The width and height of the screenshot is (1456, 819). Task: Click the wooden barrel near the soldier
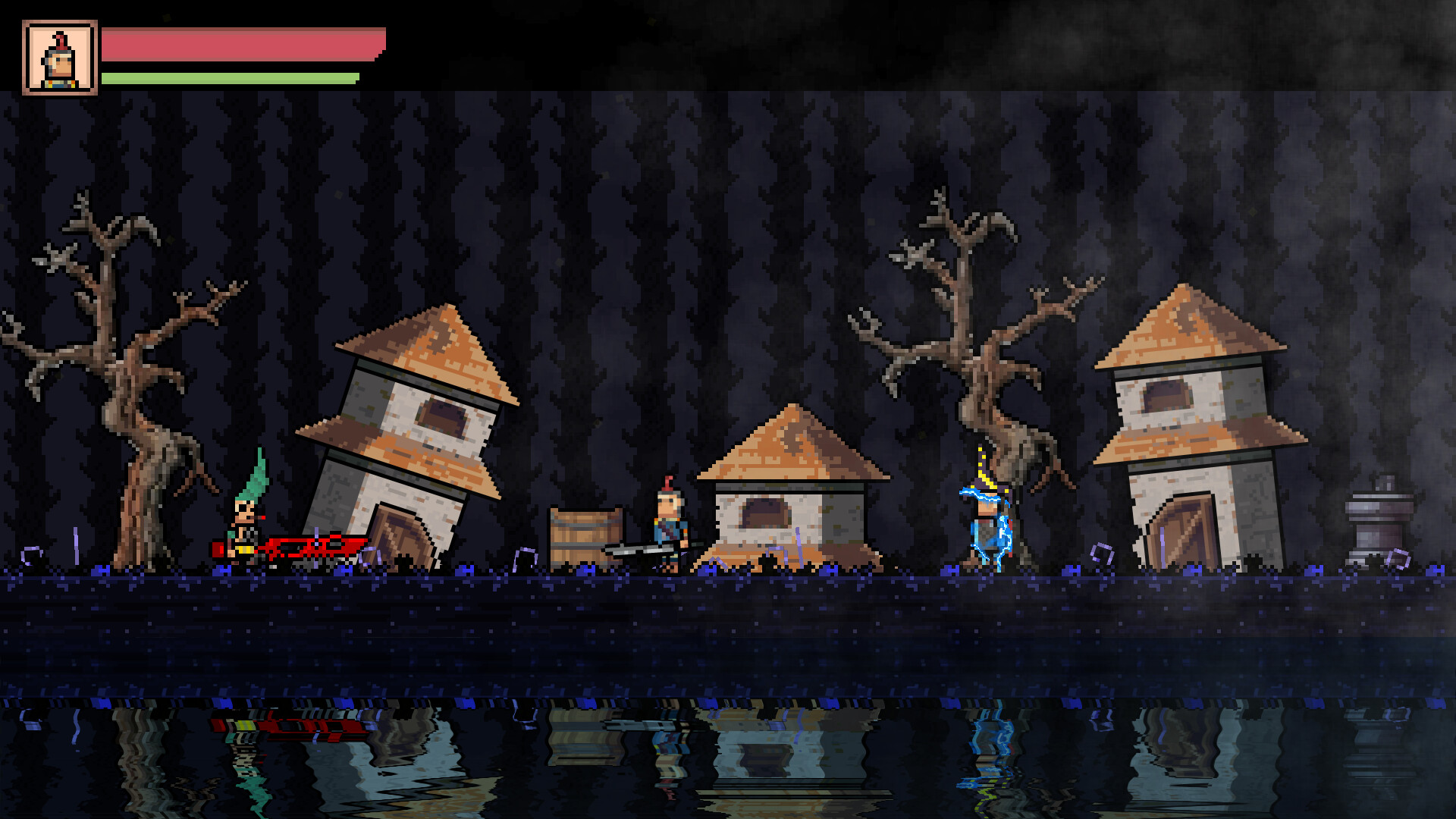pos(584,535)
